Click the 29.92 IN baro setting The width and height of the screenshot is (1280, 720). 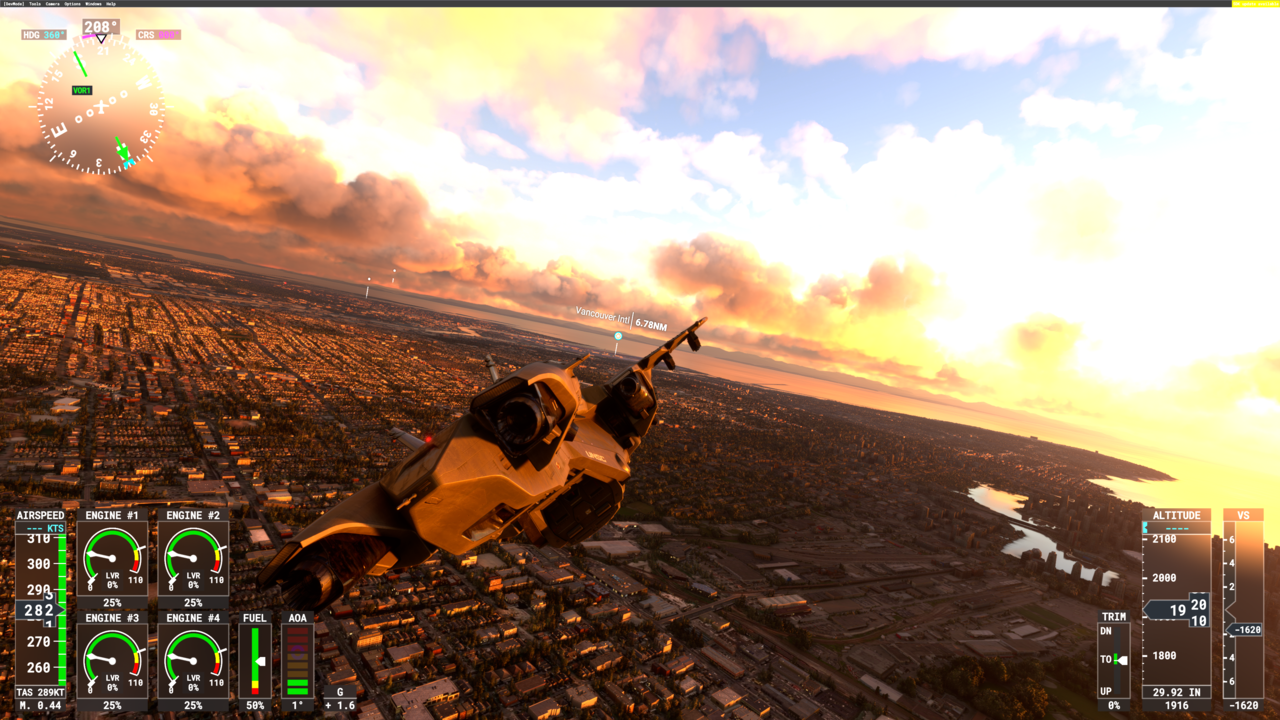[1176, 691]
